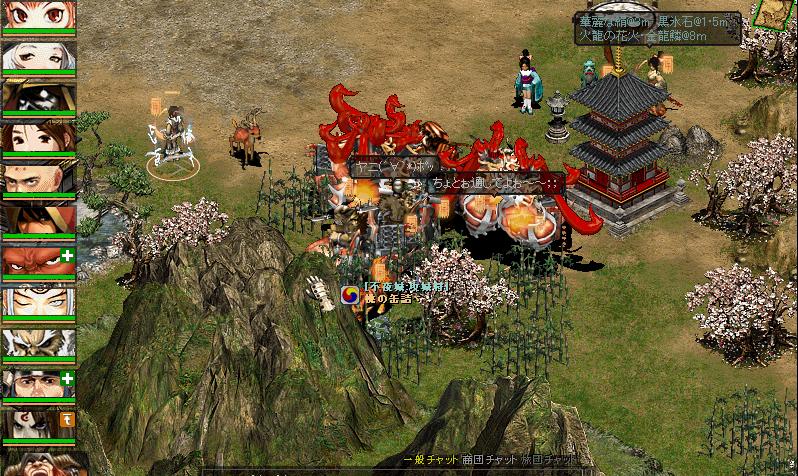Choose the black-masked party member portrait
Image resolution: width=798 pixels, height=476 pixels.
coord(38,96)
